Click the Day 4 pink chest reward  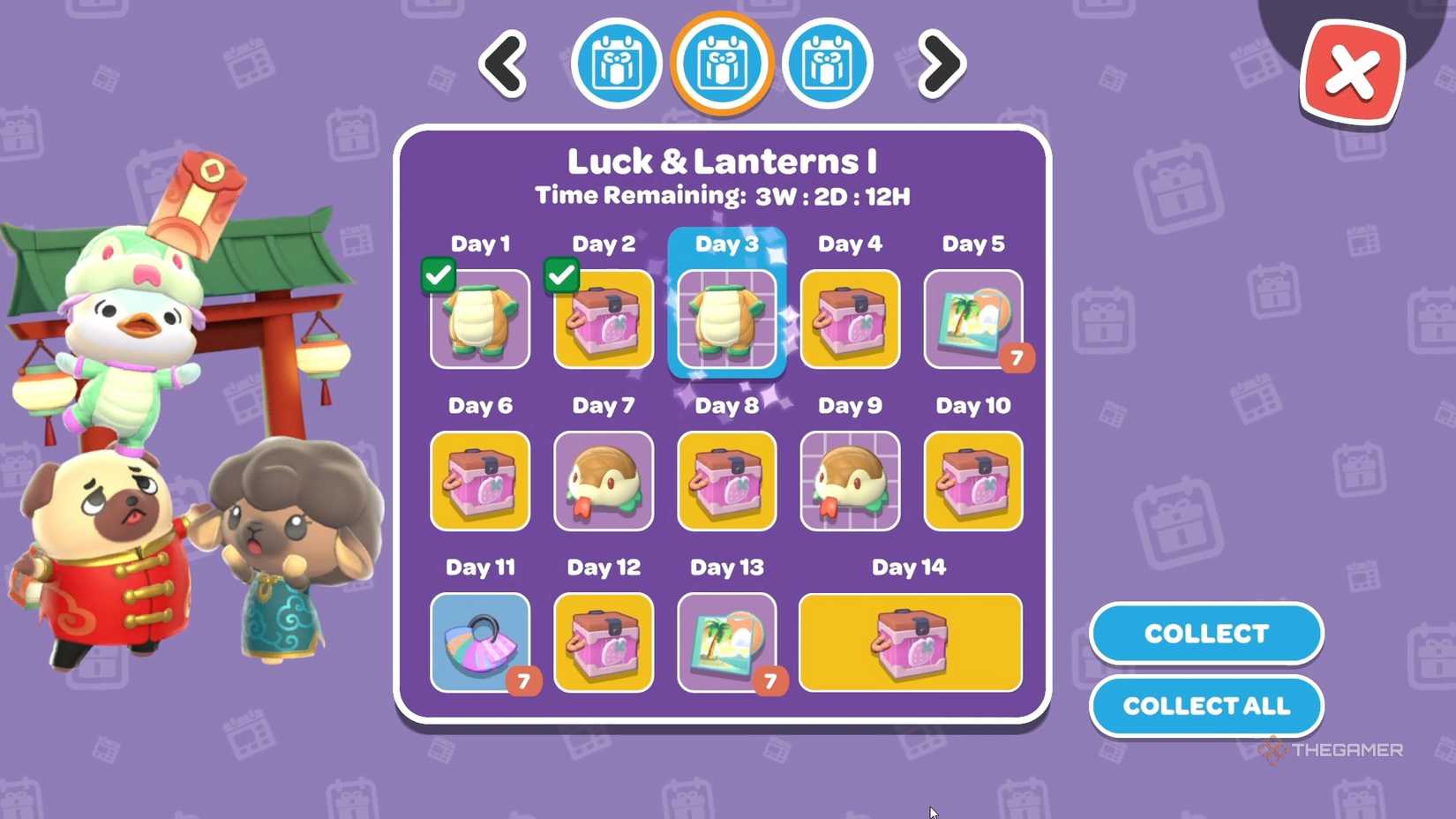pyautogui.click(x=849, y=320)
